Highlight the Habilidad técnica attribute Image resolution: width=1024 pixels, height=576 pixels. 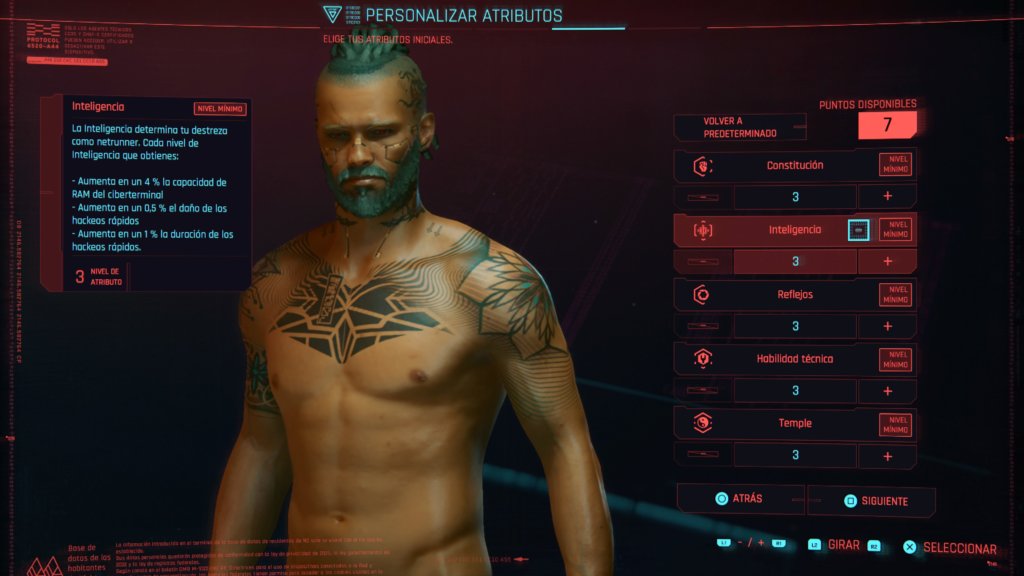point(794,359)
